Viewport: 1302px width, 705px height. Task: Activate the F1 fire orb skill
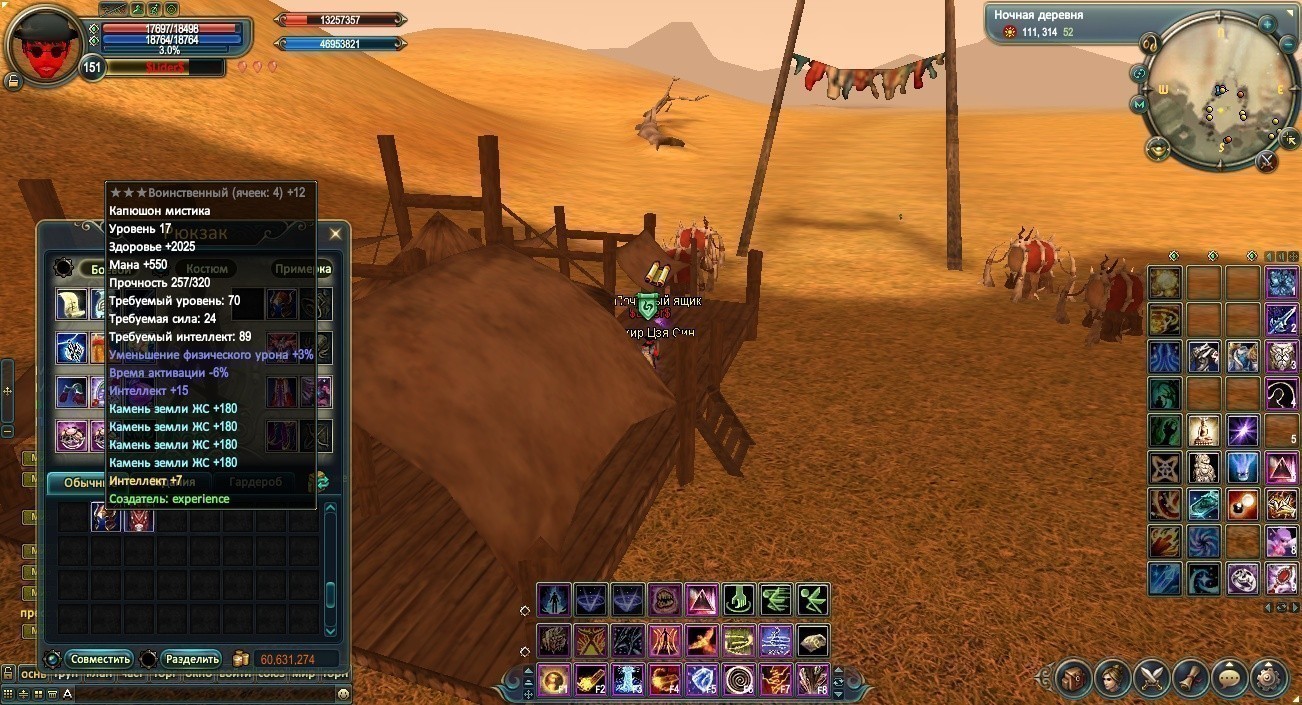click(x=553, y=680)
